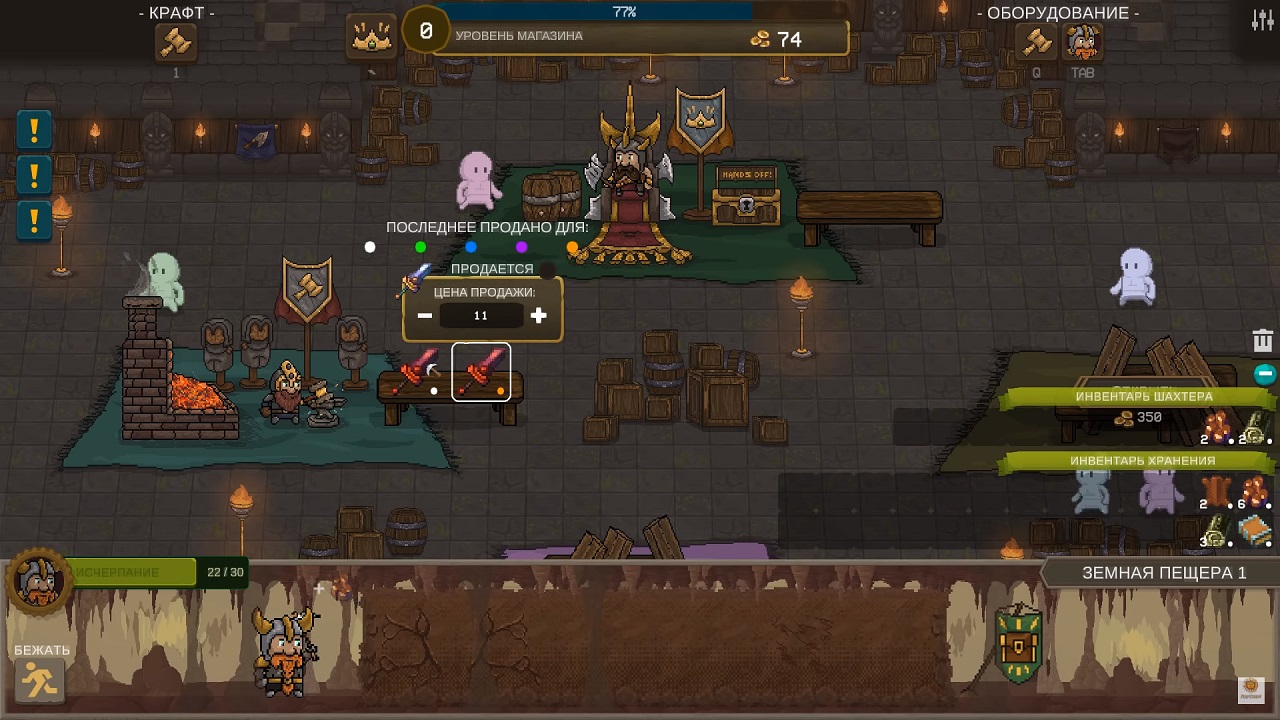Decrease the sale price with minus
The width and height of the screenshot is (1280, 720).
point(425,316)
